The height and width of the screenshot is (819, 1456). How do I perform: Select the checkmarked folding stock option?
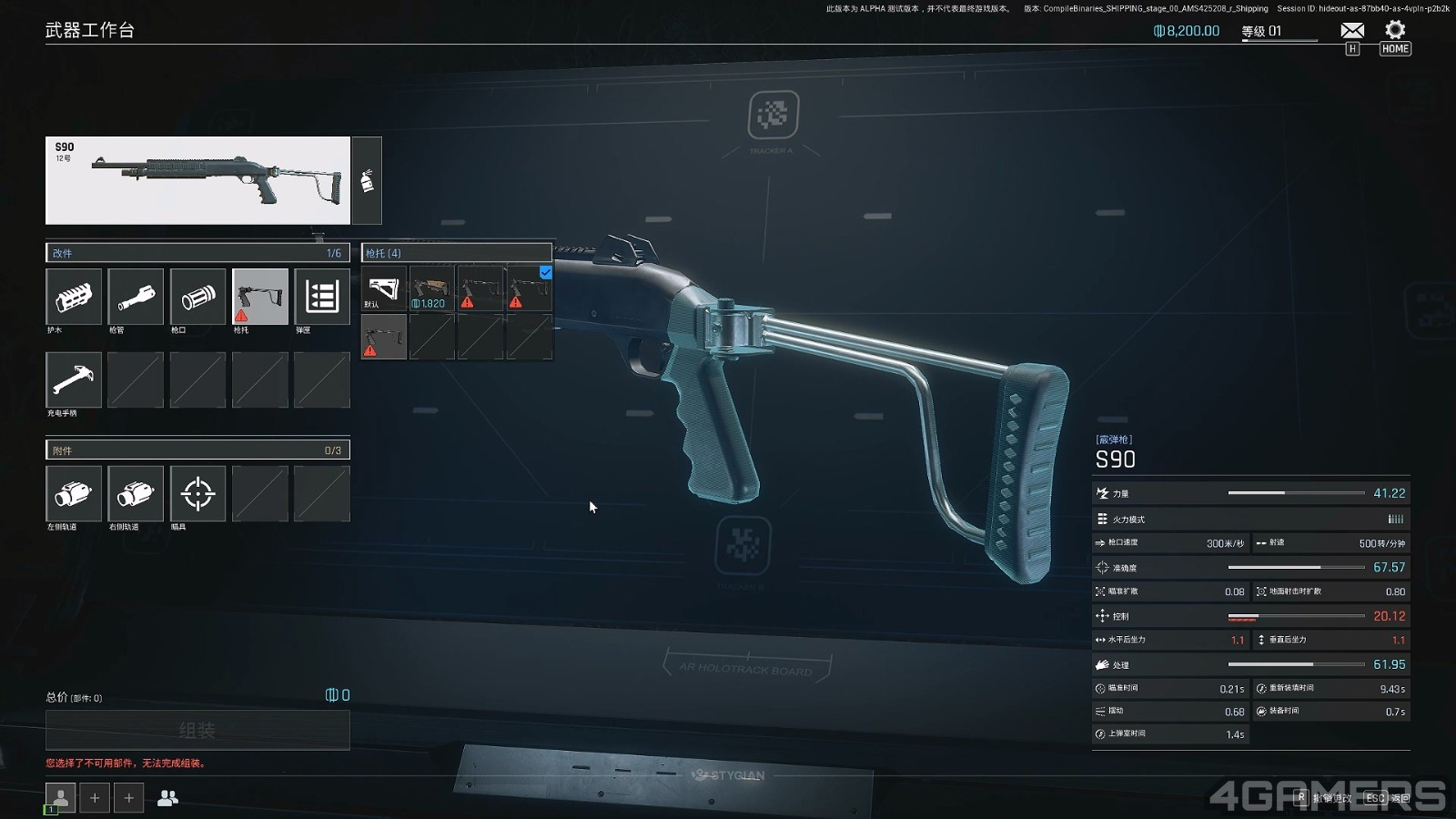(x=529, y=288)
